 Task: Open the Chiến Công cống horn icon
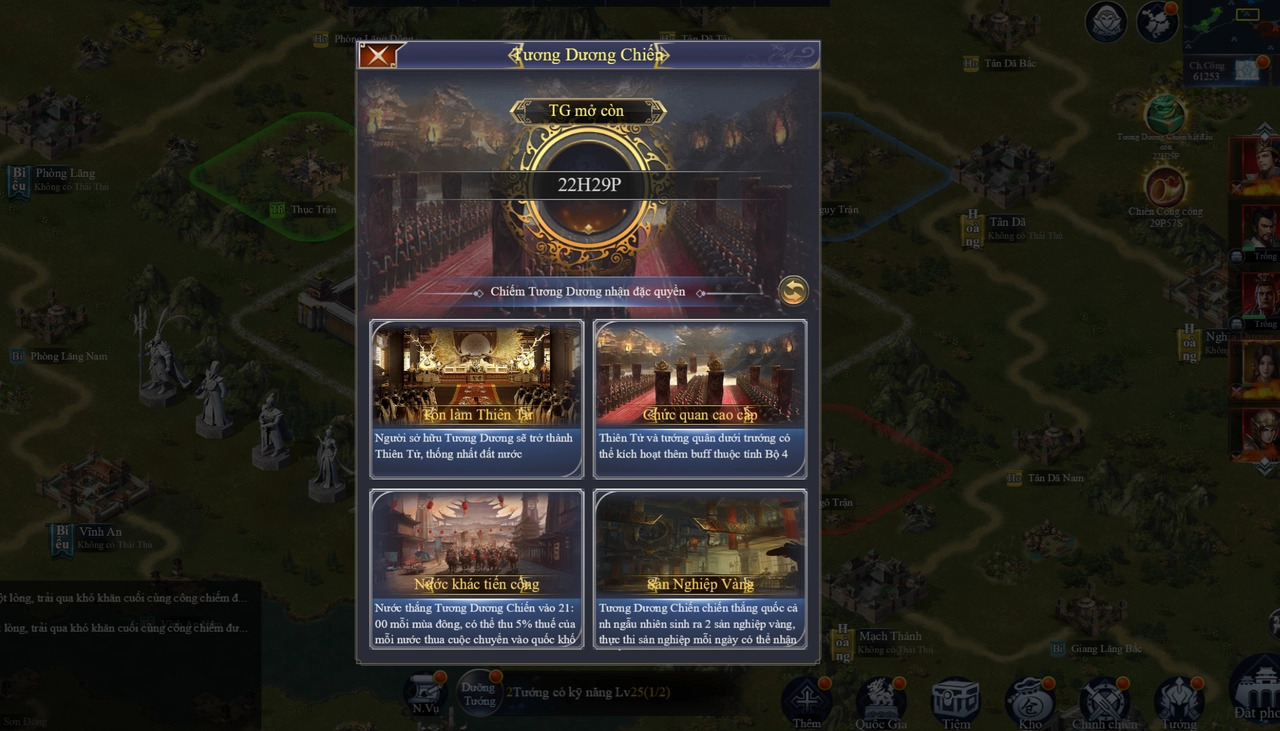(x=1165, y=187)
